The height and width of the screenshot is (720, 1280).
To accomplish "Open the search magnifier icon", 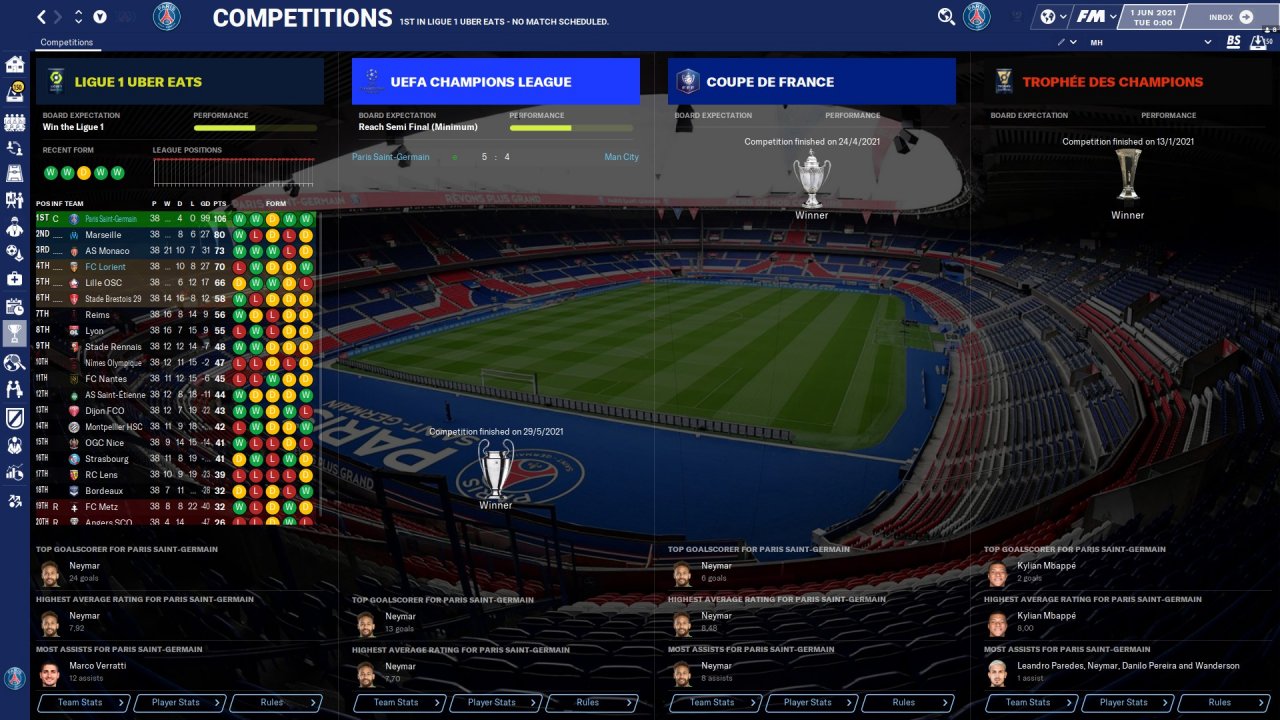I will [x=946, y=17].
